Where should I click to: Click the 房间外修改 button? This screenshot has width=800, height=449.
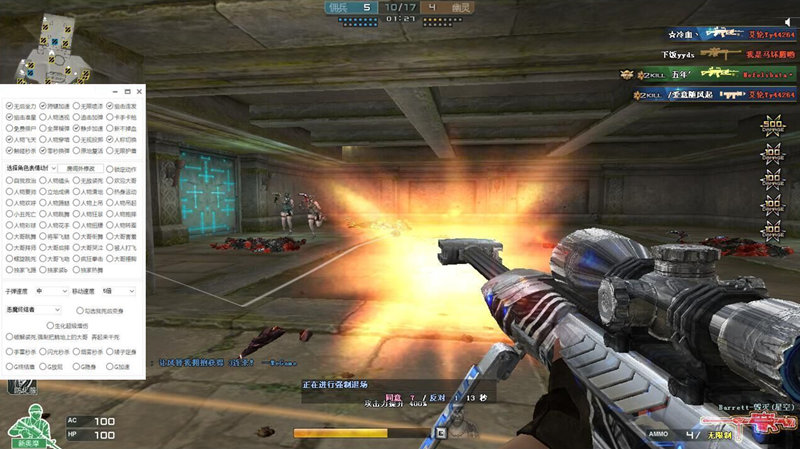[x=79, y=167]
